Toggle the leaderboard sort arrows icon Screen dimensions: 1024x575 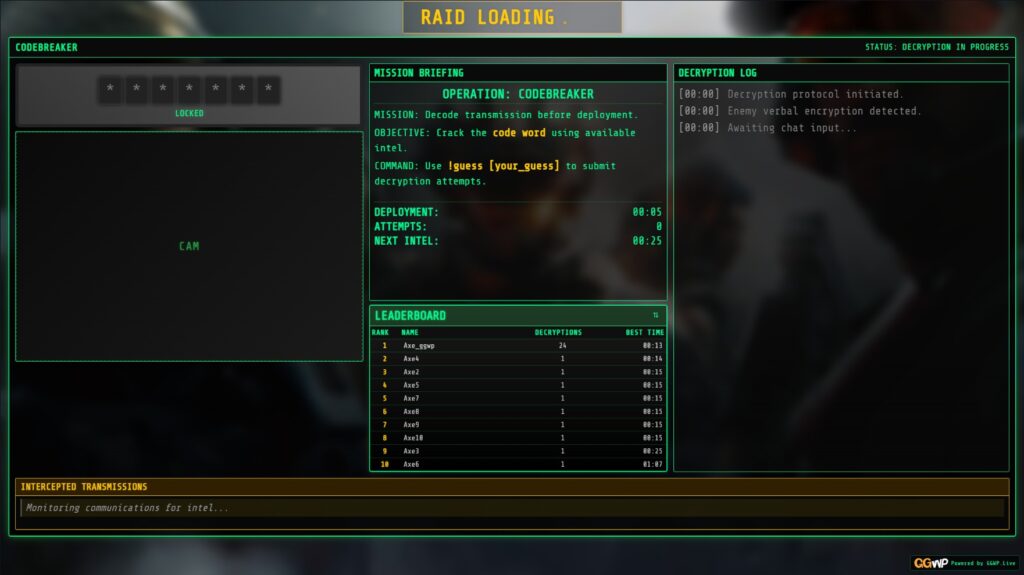(656, 315)
